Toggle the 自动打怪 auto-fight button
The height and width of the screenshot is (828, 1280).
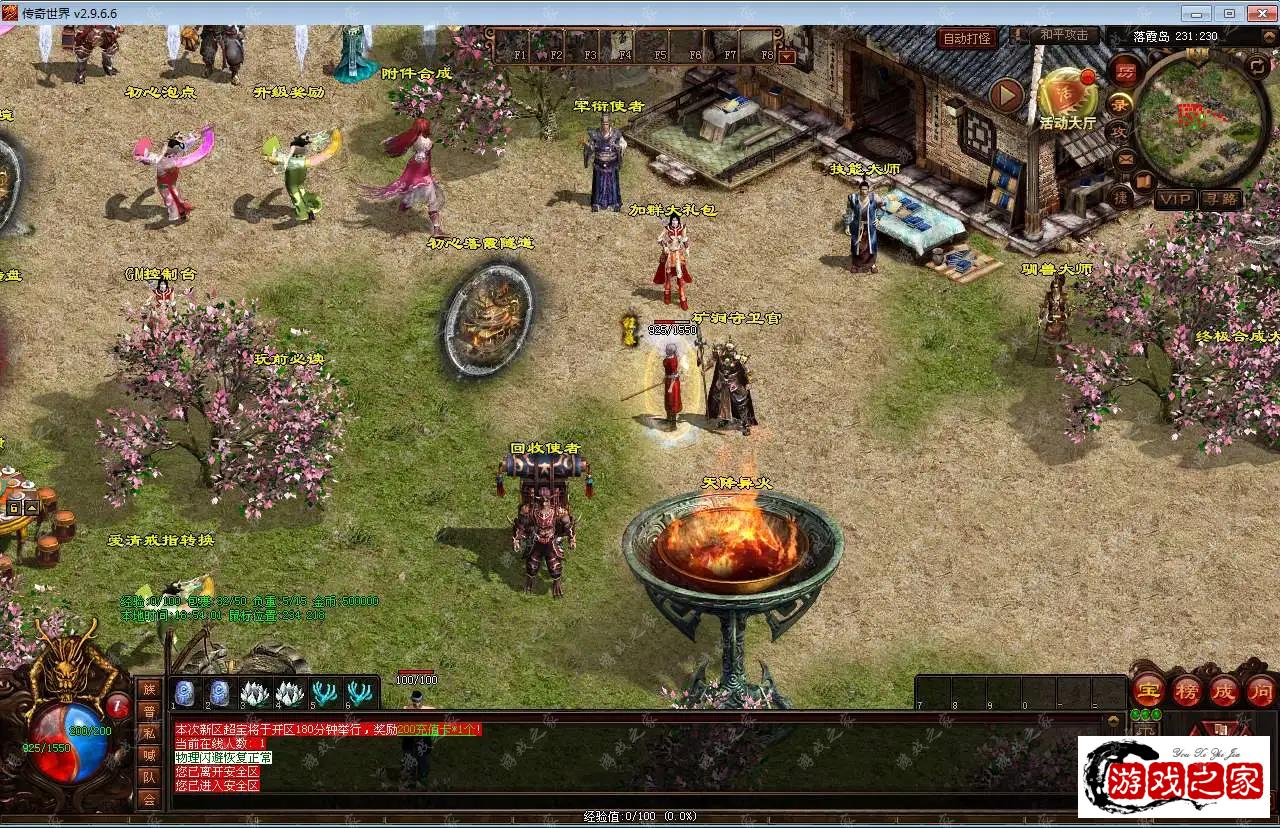coord(968,39)
